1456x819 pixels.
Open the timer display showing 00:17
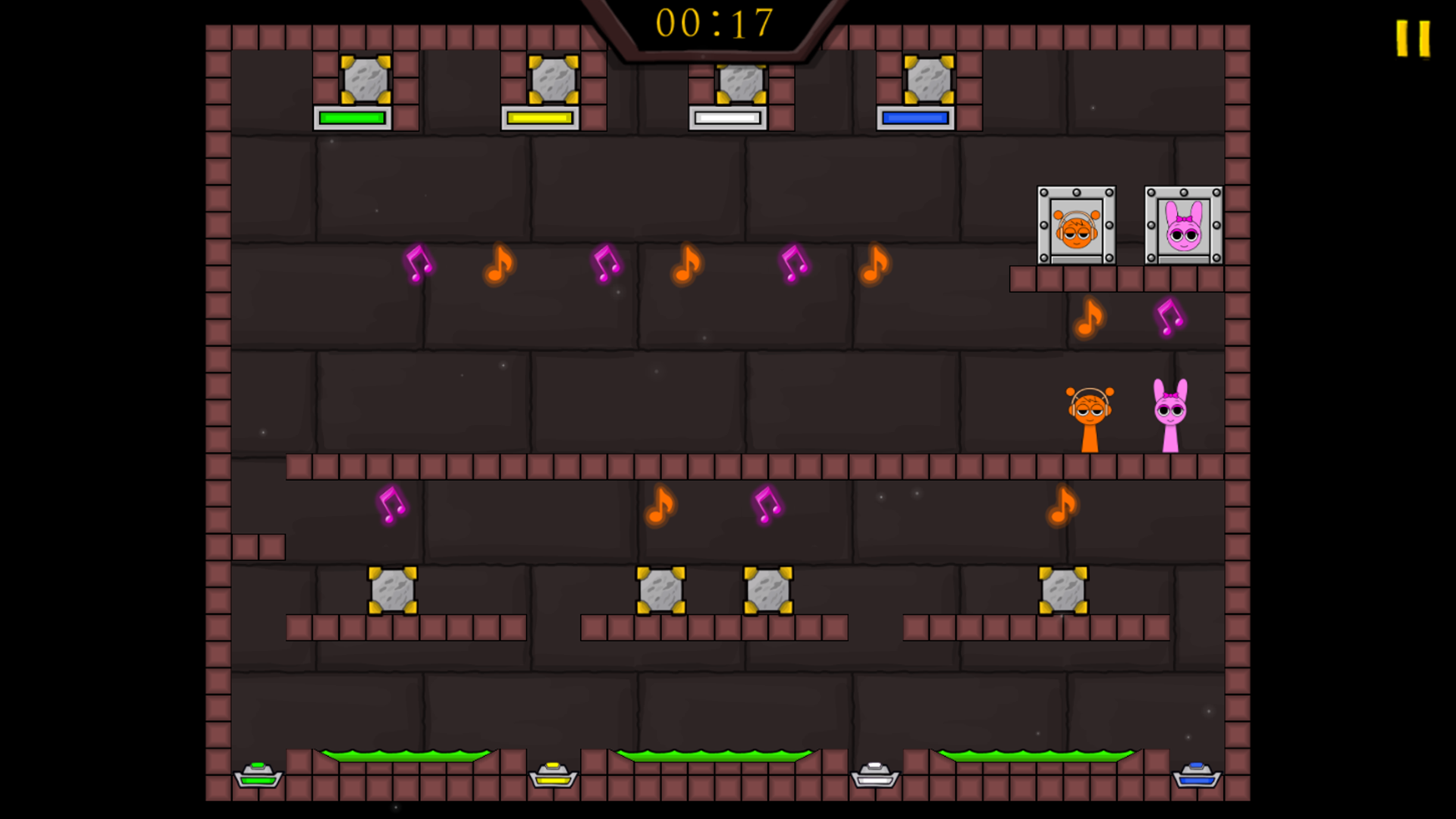[x=717, y=21]
